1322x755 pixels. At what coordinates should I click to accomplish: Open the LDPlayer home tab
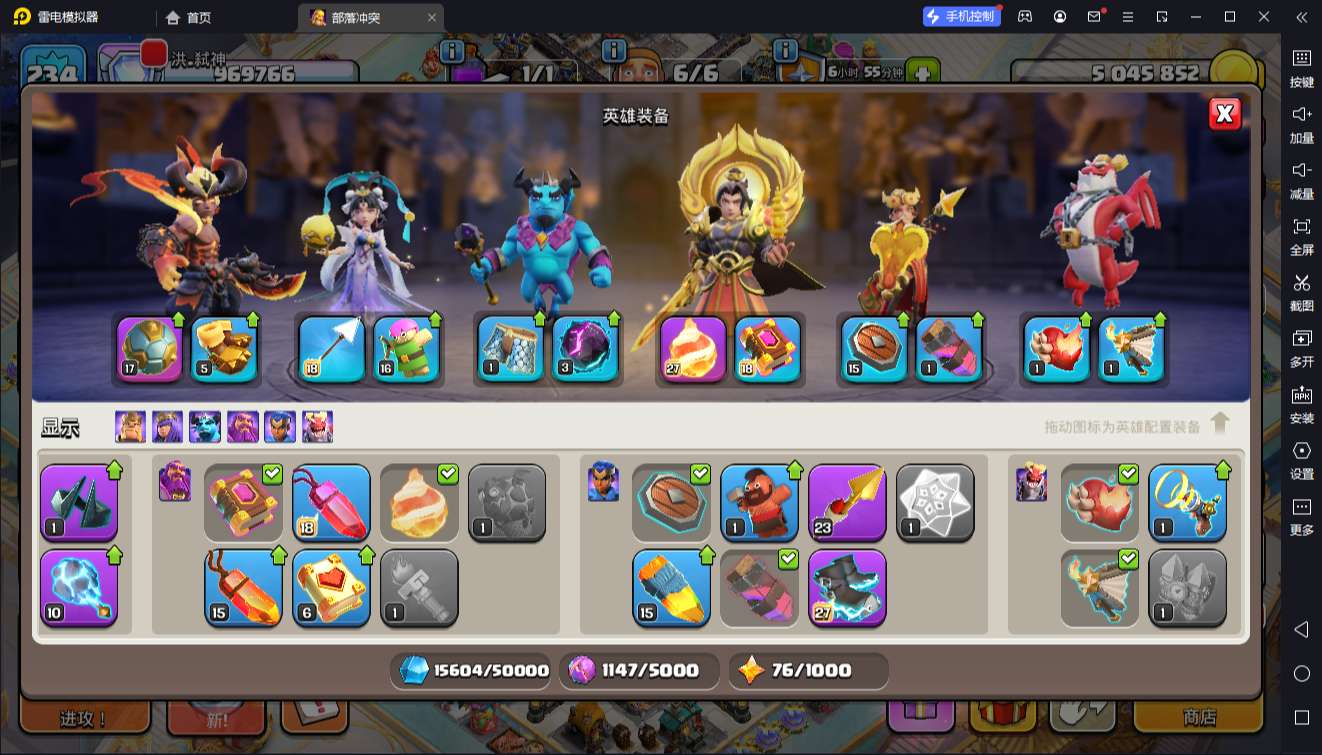tap(189, 17)
